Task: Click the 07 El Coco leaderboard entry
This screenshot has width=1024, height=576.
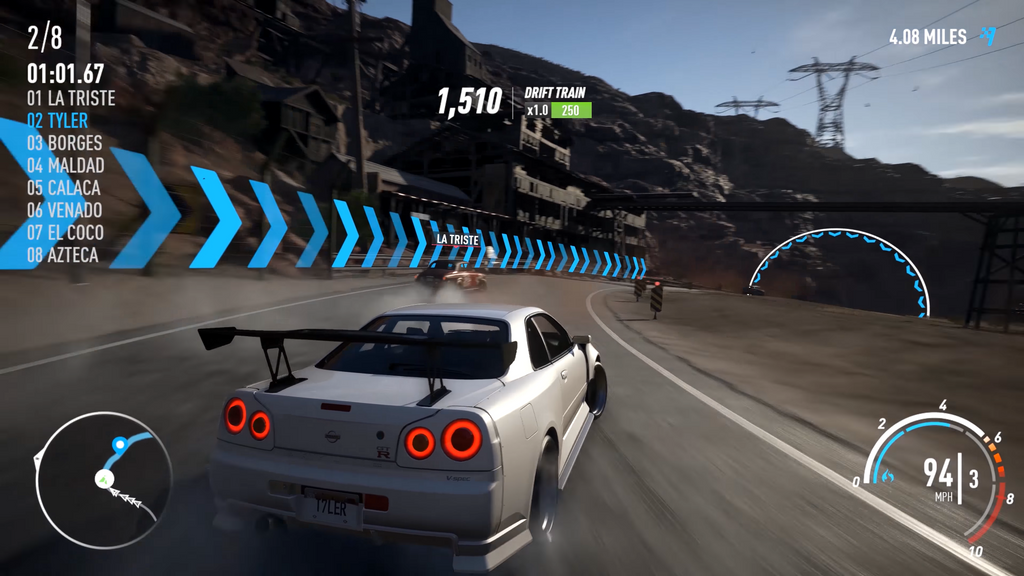Action: pos(66,232)
